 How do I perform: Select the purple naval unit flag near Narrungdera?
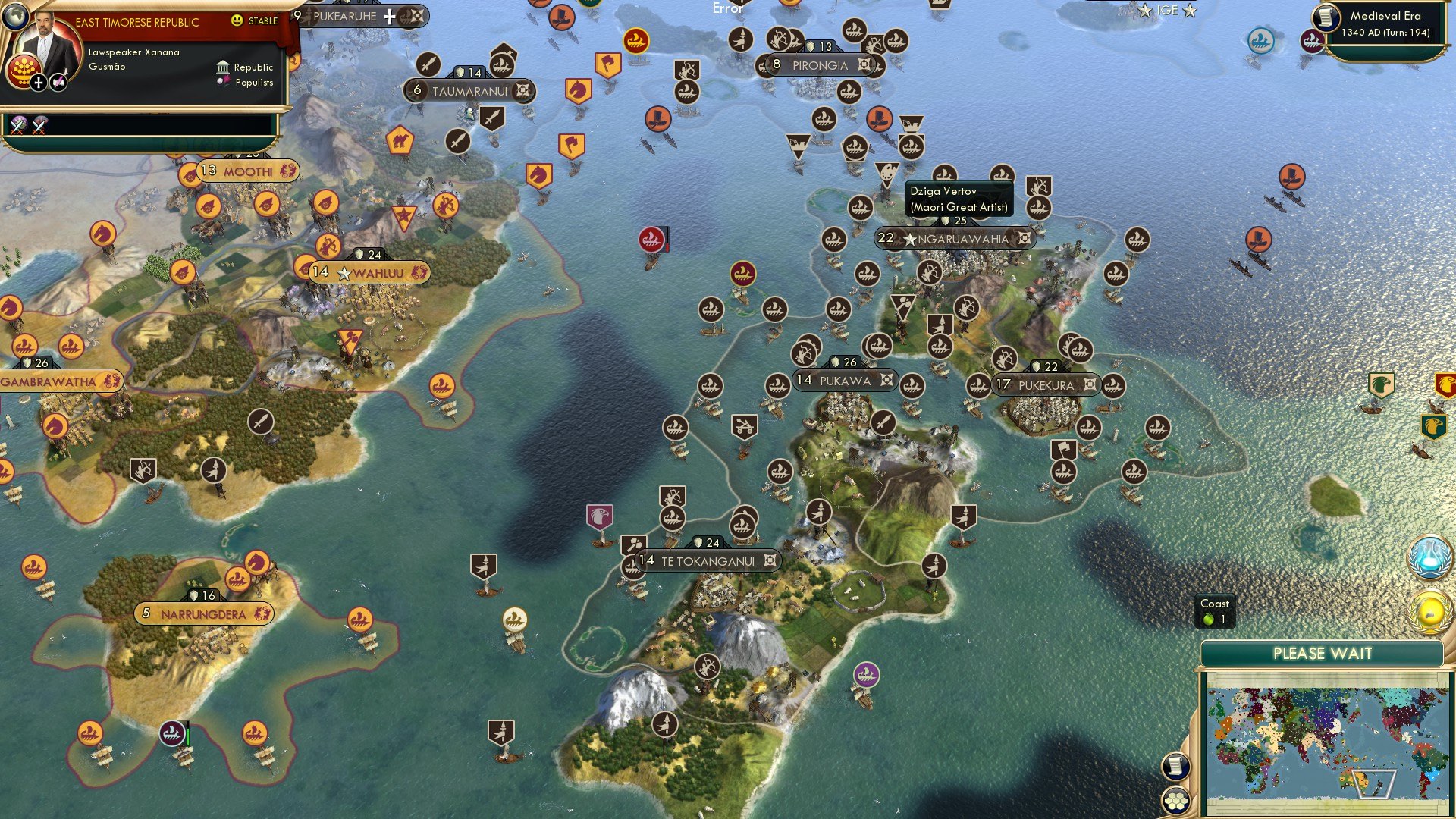[x=173, y=734]
